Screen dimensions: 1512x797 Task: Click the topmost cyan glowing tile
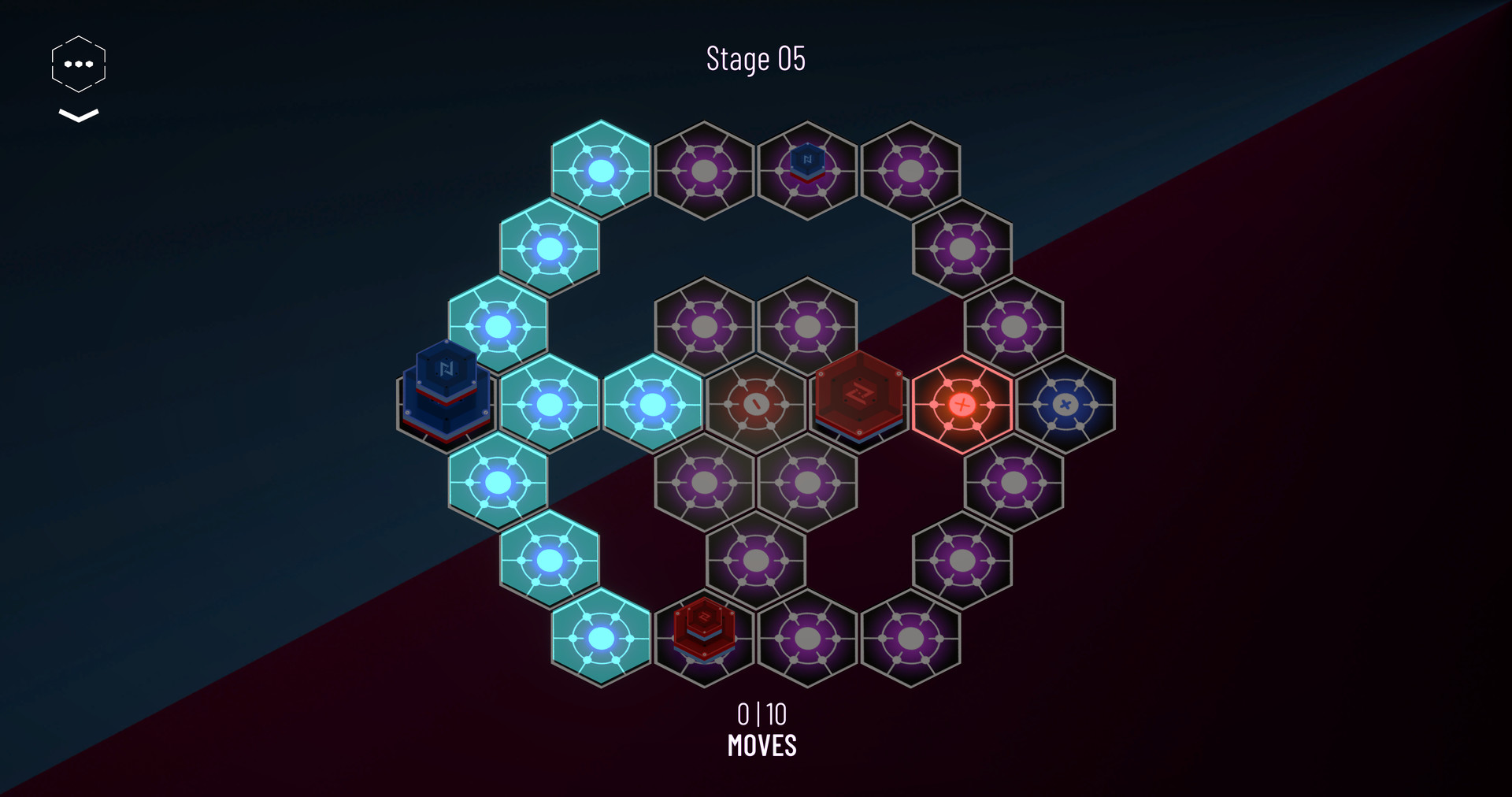click(602, 169)
